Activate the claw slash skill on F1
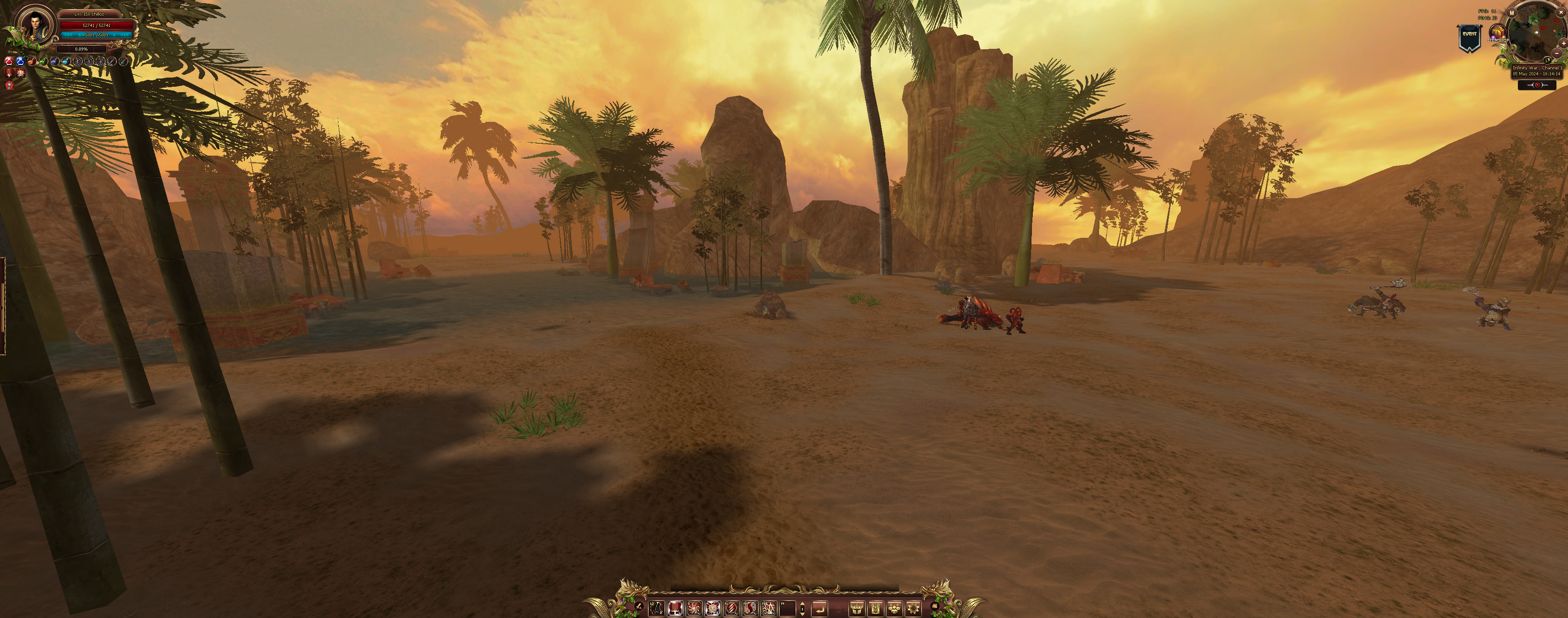 click(731, 608)
